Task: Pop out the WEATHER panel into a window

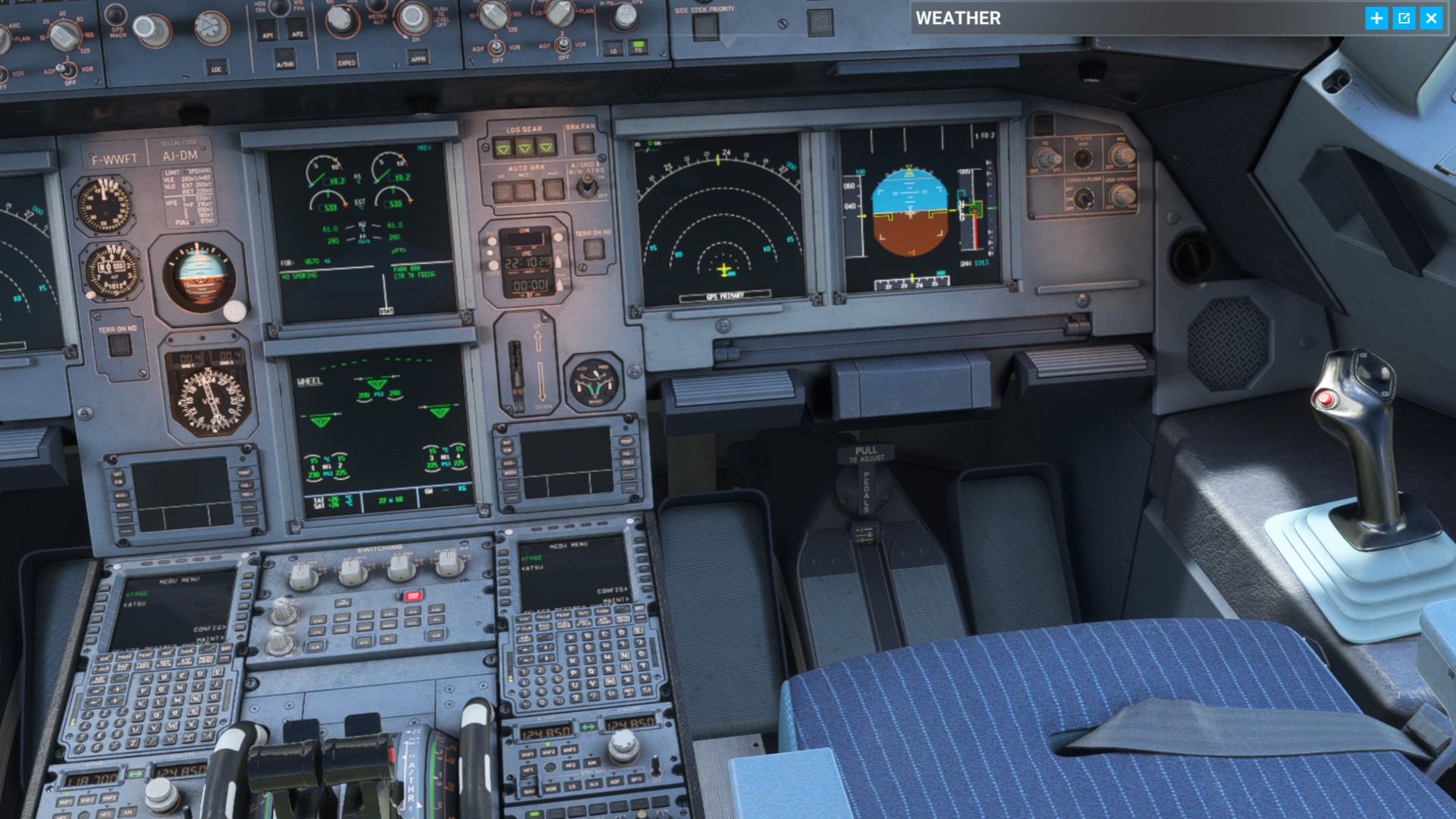Action: 1404,19
